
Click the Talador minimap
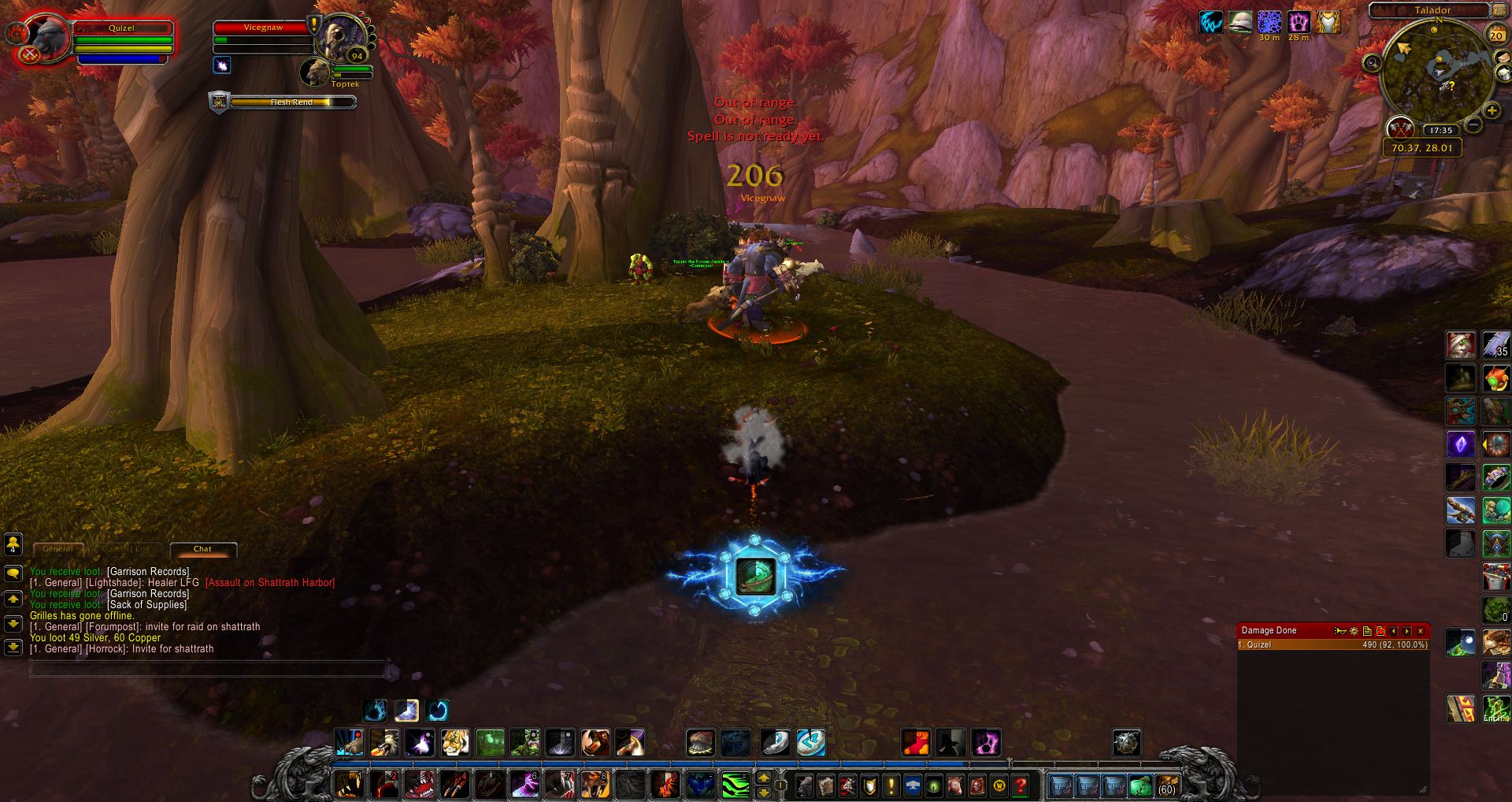pyautogui.click(x=1435, y=72)
